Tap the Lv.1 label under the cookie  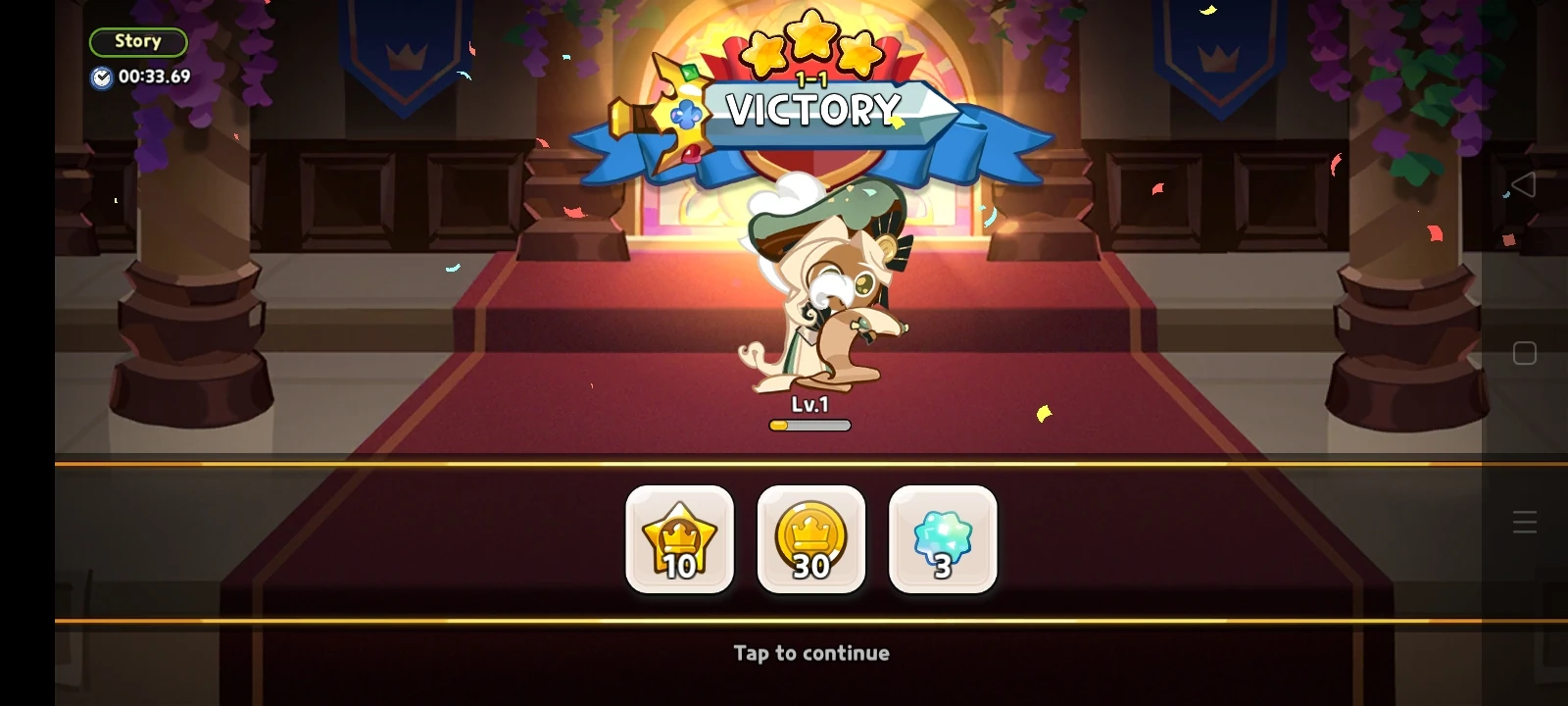click(x=810, y=404)
